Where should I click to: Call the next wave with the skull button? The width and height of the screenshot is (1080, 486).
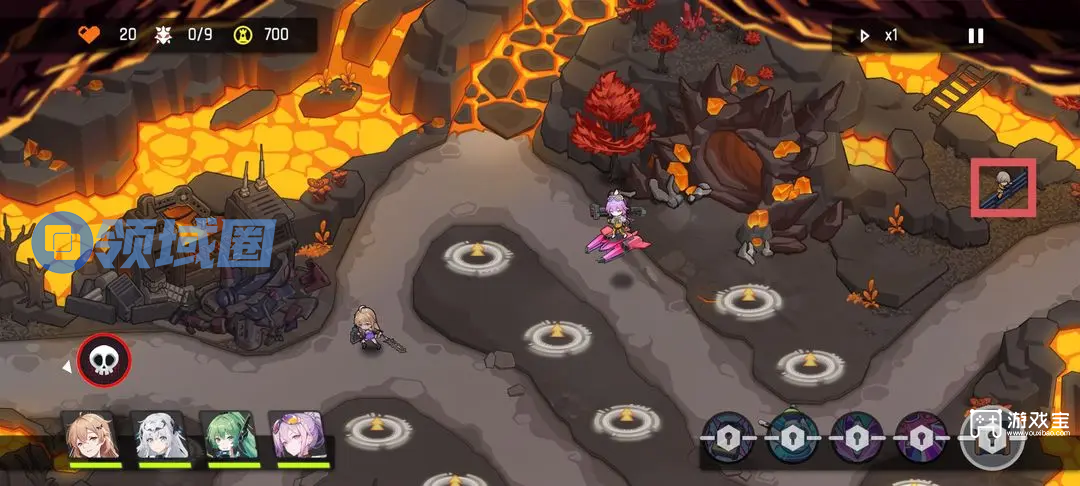(x=104, y=359)
